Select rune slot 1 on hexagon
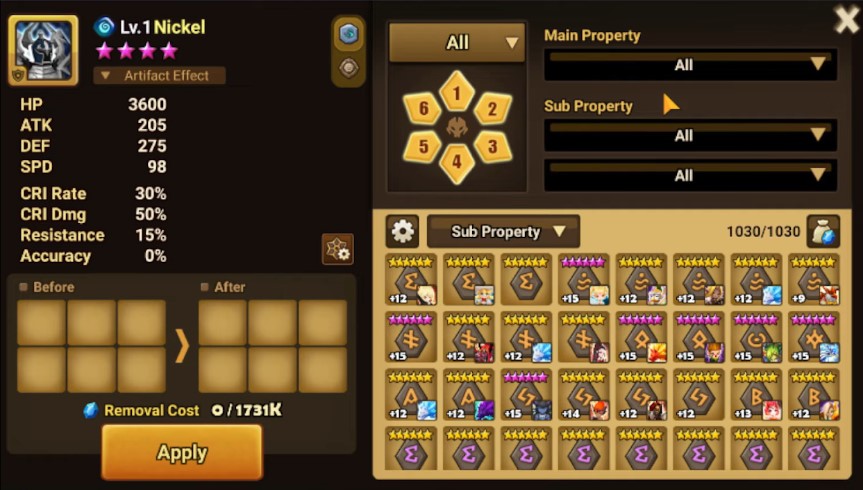Image resolution: width=863 pixels, height=490 pixels. click(457, 93)
